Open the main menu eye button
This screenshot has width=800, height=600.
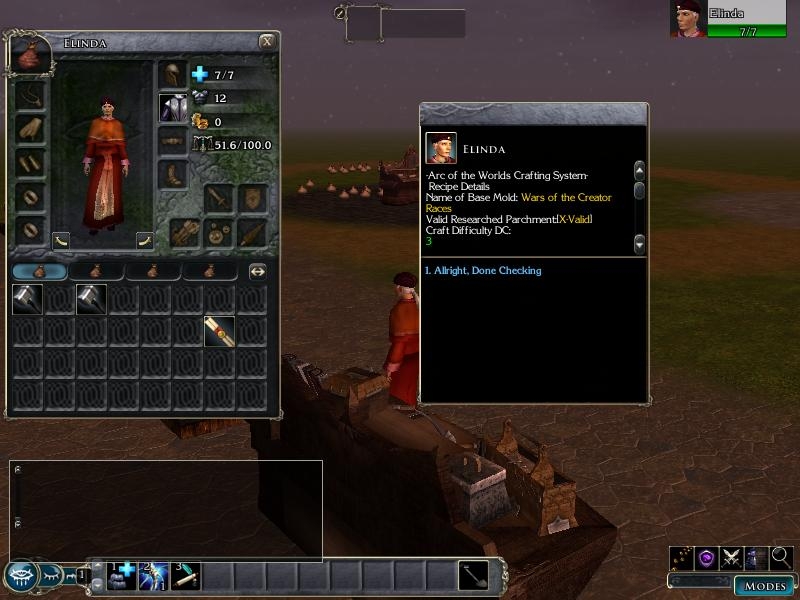click(x=22, y=575)
